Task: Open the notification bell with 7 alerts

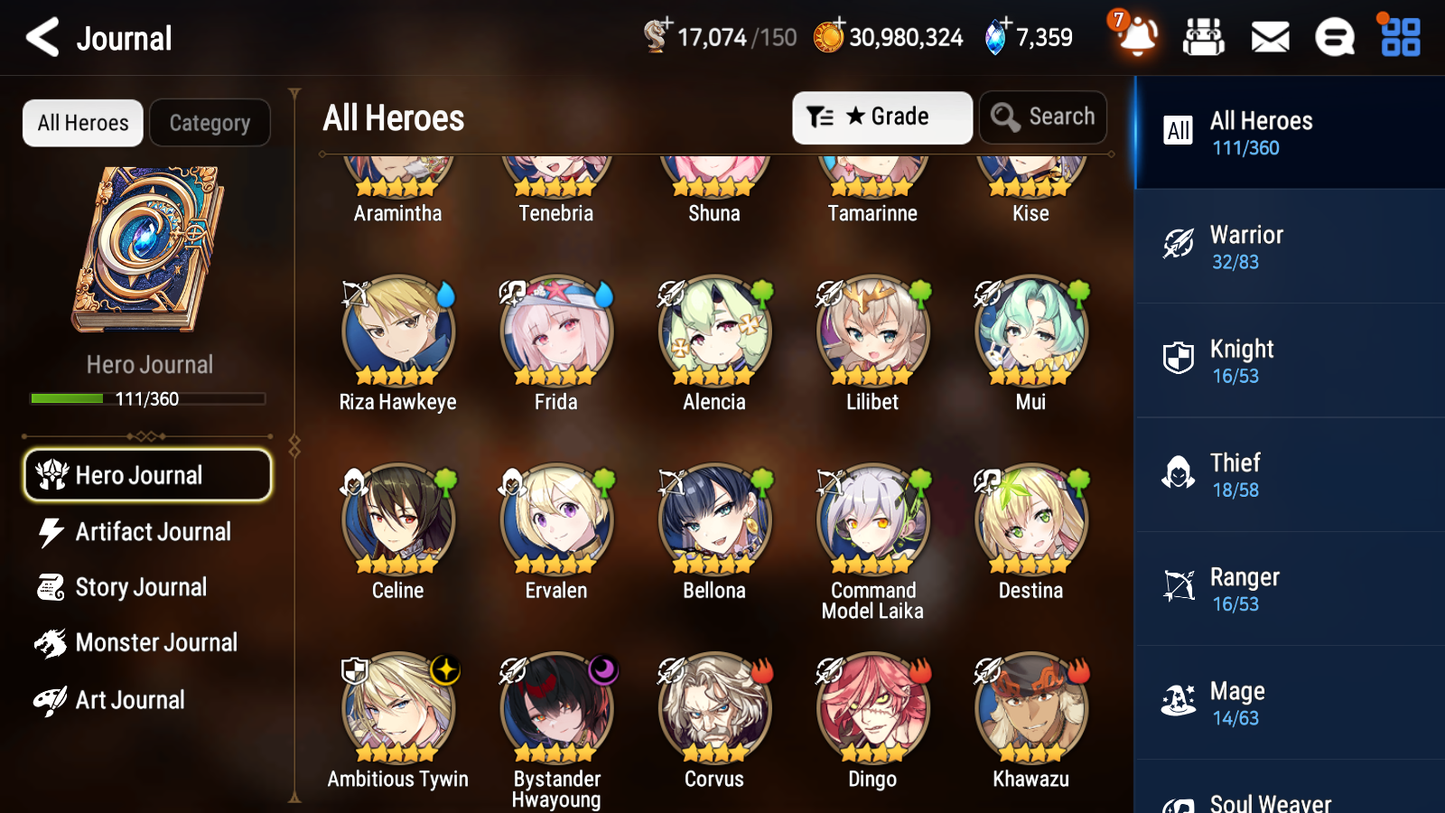Action: pyautogui.click(x=1135, y=37)
